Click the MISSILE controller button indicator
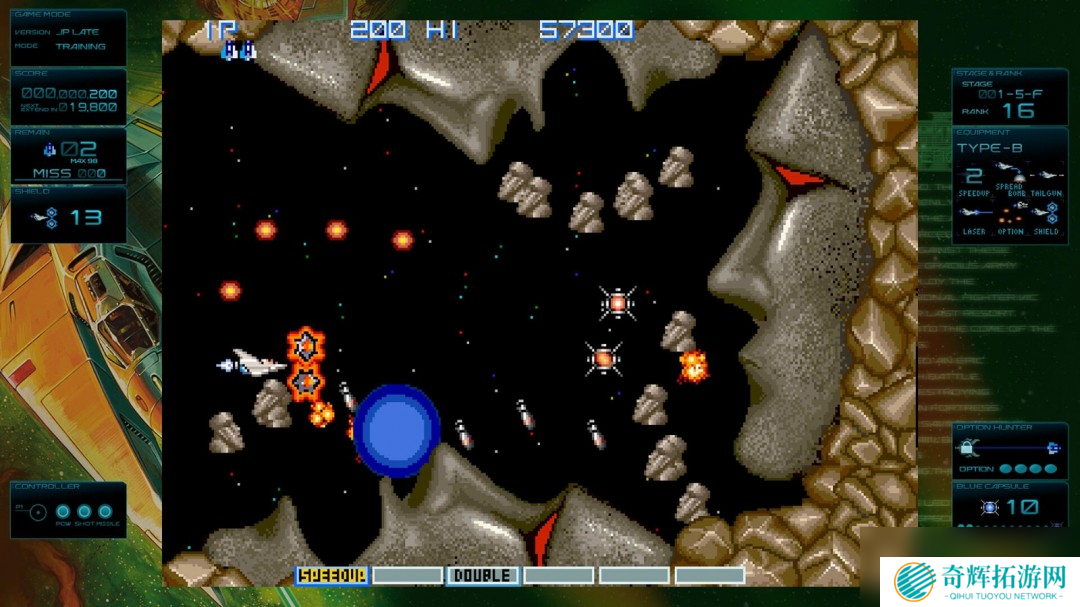The width and height of the screenshot is (1080, 607). pyautogui.click(x=105, y=512)
